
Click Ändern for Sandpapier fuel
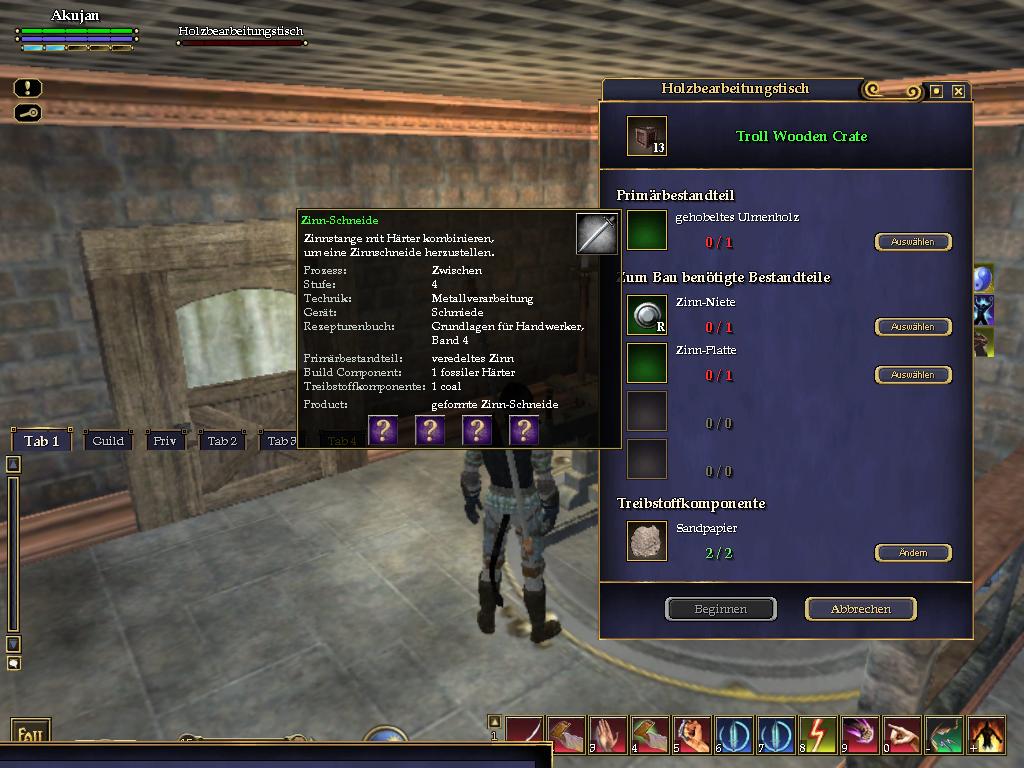(x=912, y=553)
